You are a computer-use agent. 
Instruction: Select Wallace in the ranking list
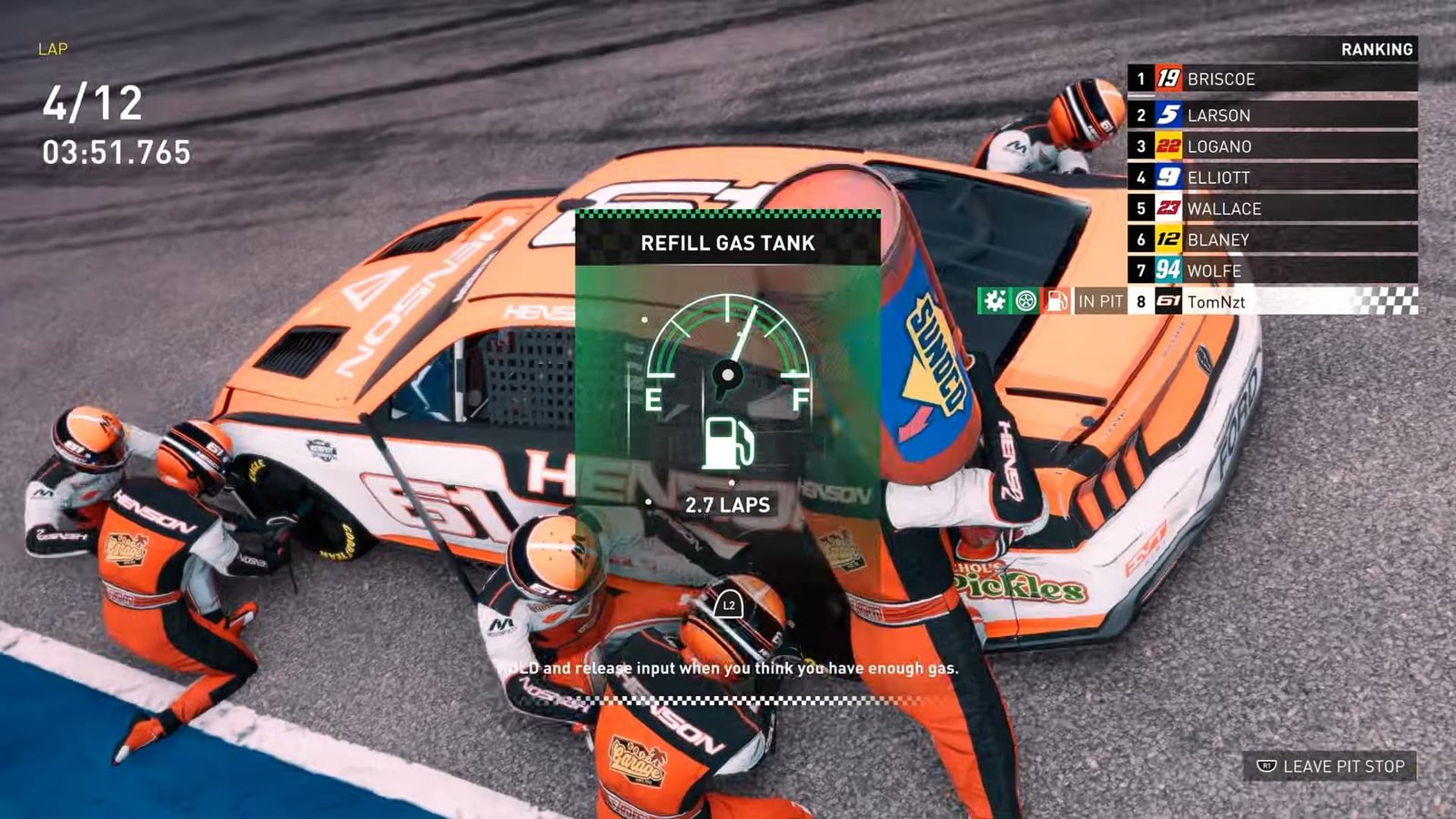coord(1271,208)
